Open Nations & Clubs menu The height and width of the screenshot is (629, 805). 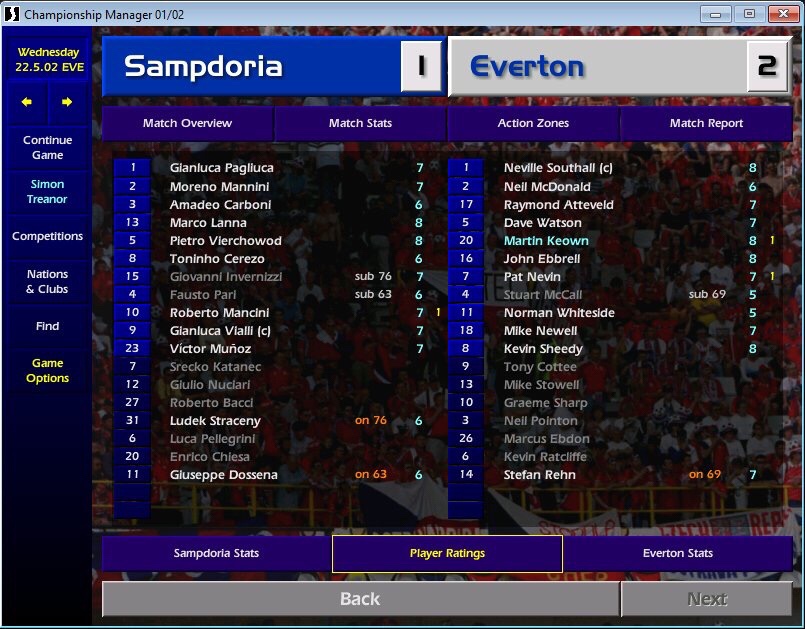point(47,282)
